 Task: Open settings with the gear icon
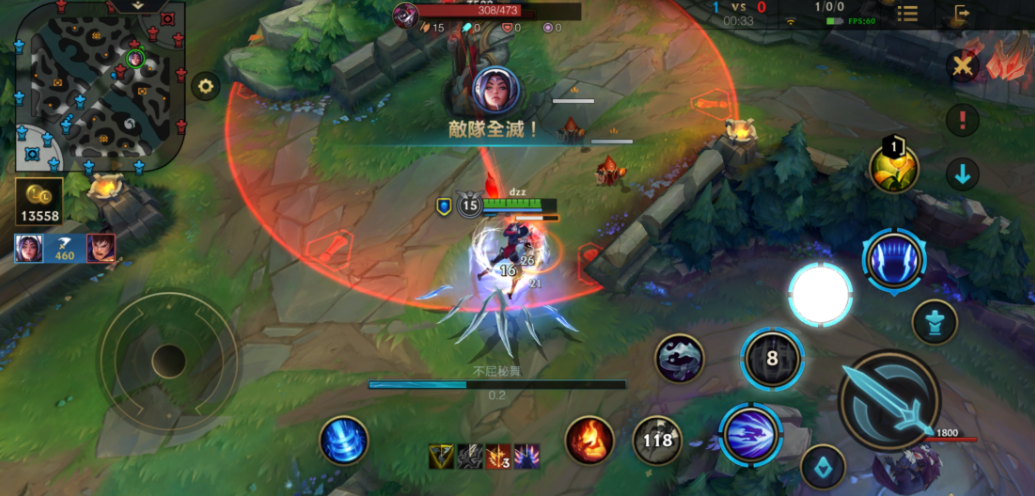[206, 85]
